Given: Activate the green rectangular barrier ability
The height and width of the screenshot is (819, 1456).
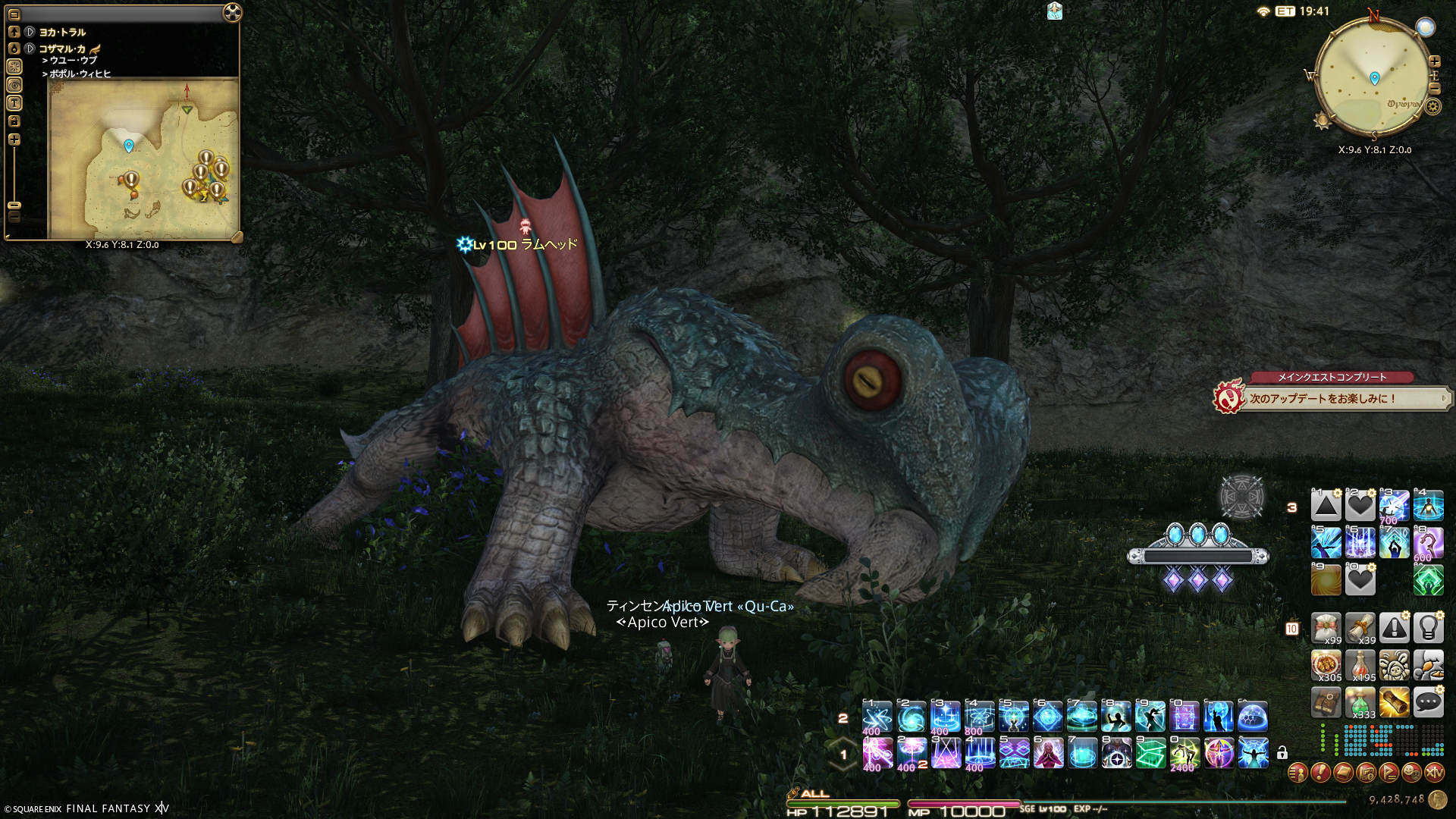Looking at the screenshot, I should point(1150,753).
